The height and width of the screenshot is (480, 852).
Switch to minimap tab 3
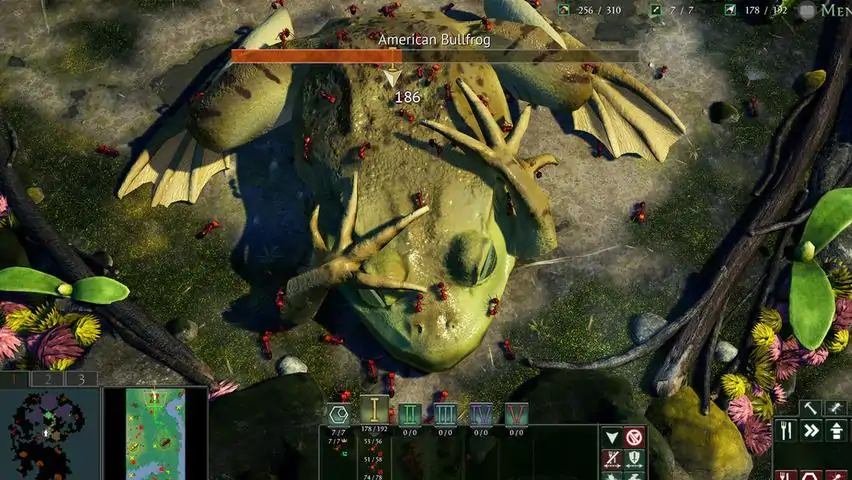point(81,379)
